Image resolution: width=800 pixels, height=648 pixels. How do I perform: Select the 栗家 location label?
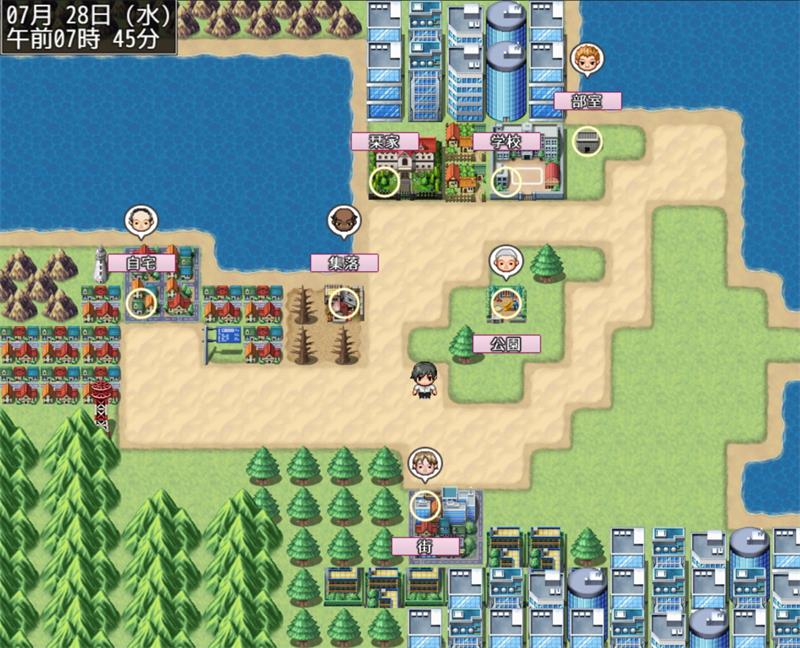(x=385, y=141)
